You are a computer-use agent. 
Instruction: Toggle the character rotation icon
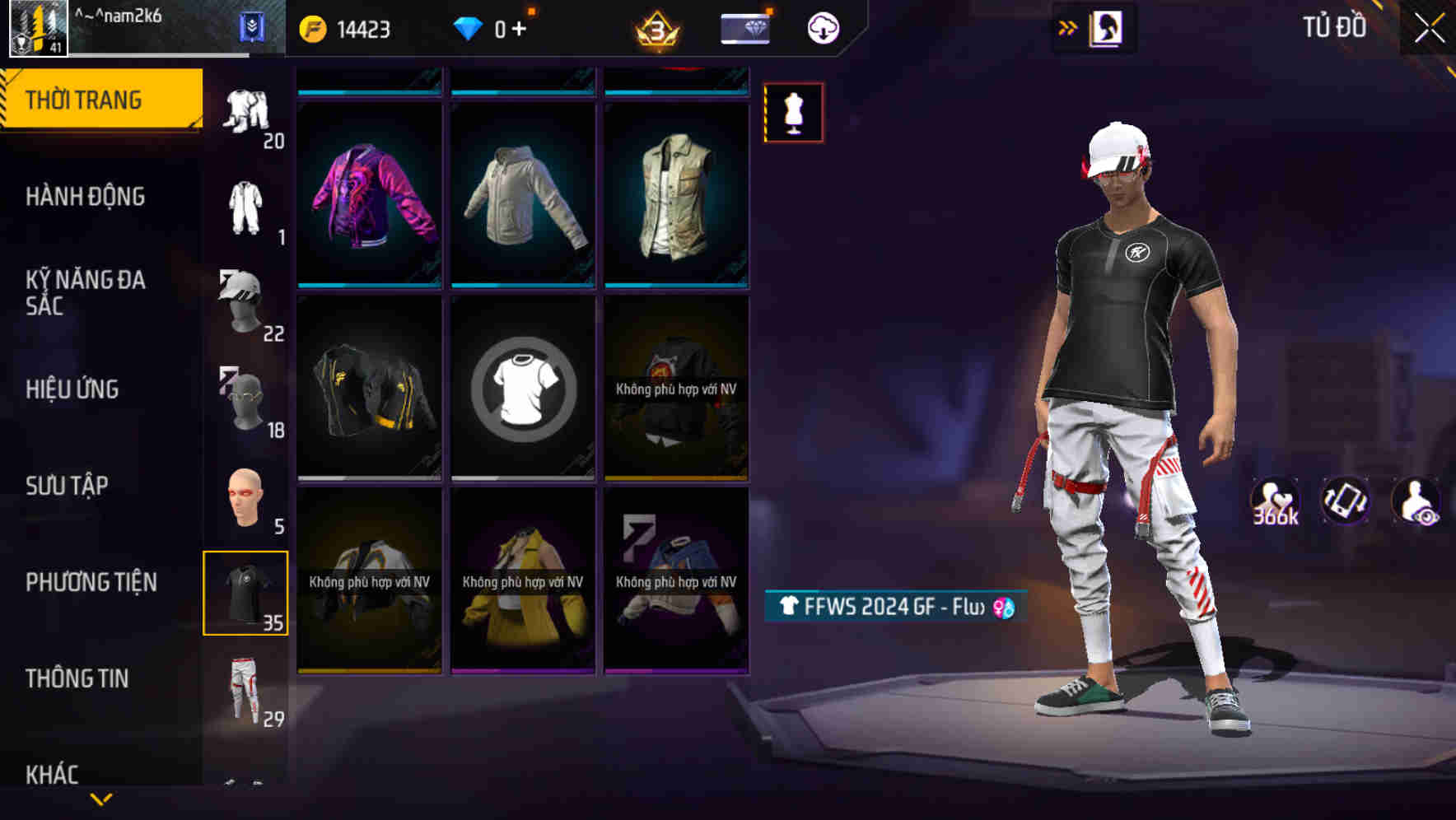click(1344, 505)
